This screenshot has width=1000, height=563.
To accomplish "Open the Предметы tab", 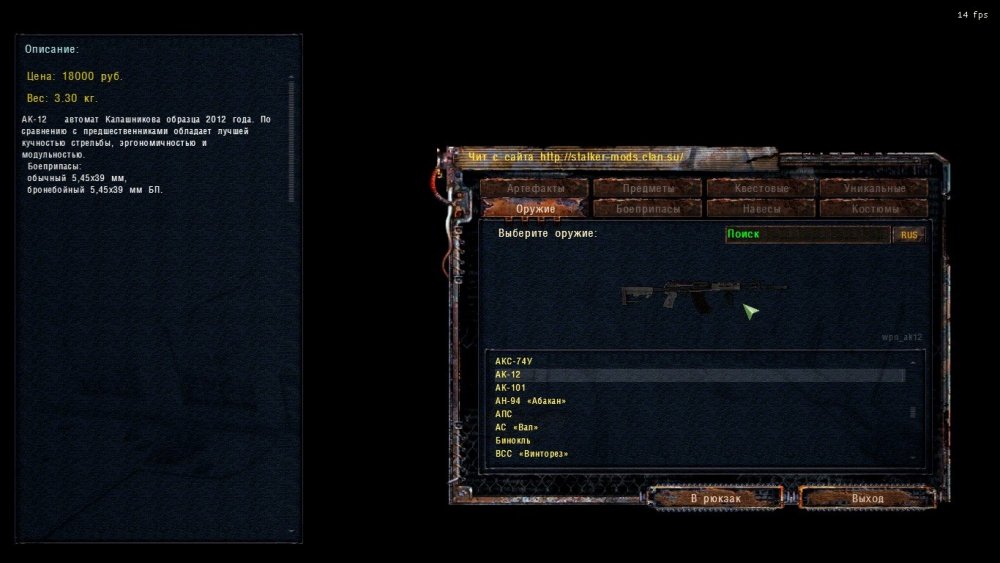I will coord(647,188).
